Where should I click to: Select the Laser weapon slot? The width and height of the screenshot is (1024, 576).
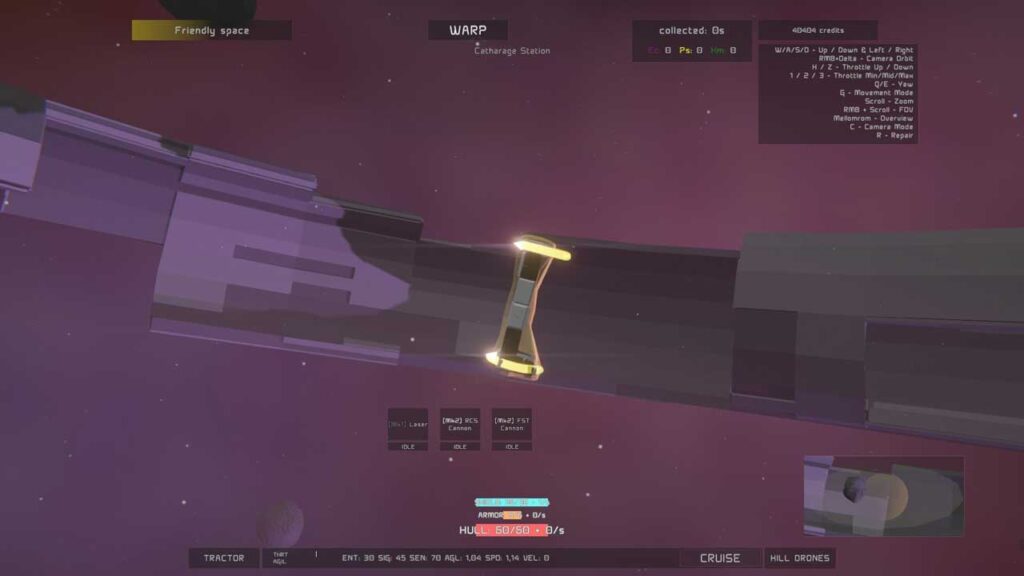point(408,425)
